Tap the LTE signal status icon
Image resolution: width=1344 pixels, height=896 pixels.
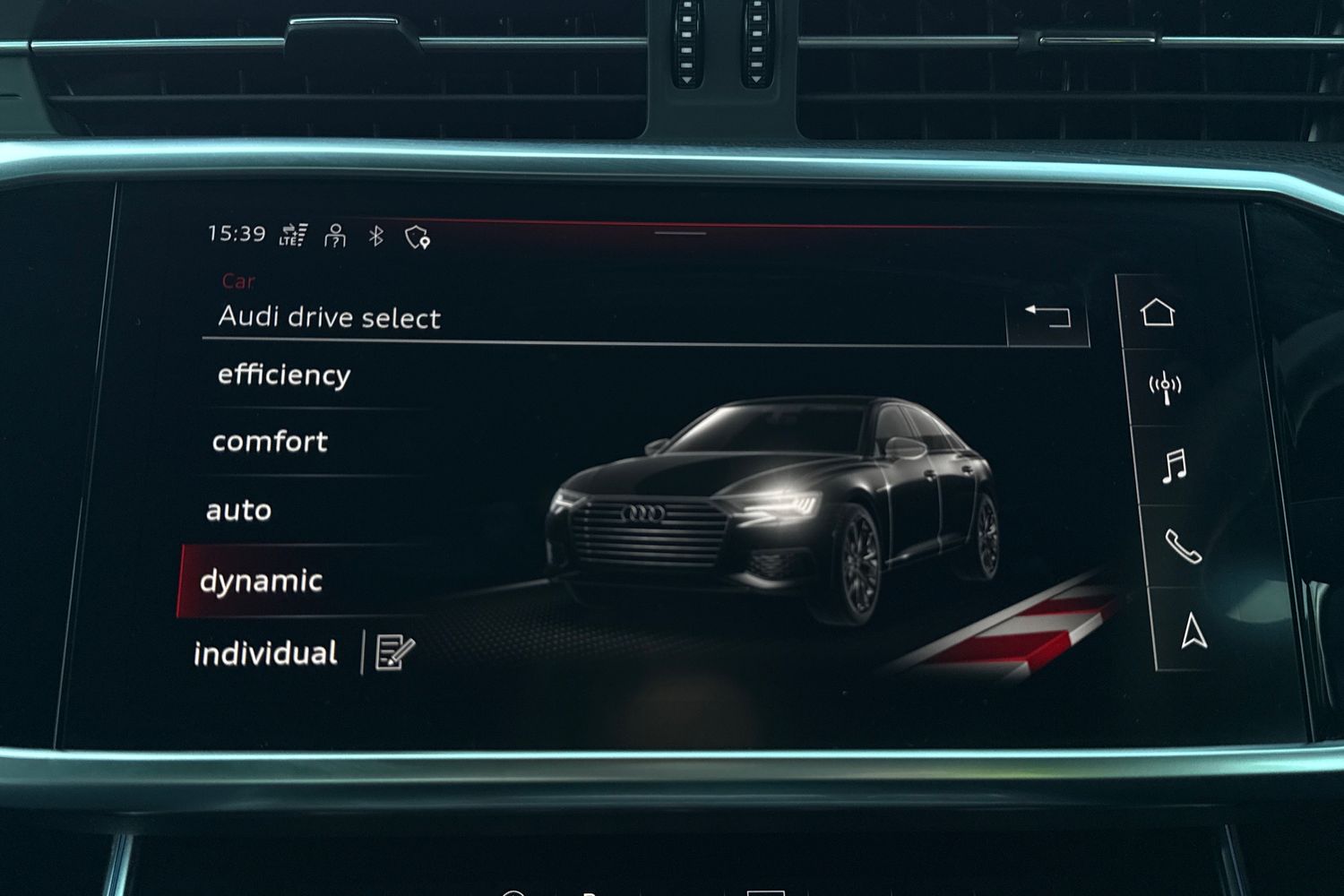[293, 235]
